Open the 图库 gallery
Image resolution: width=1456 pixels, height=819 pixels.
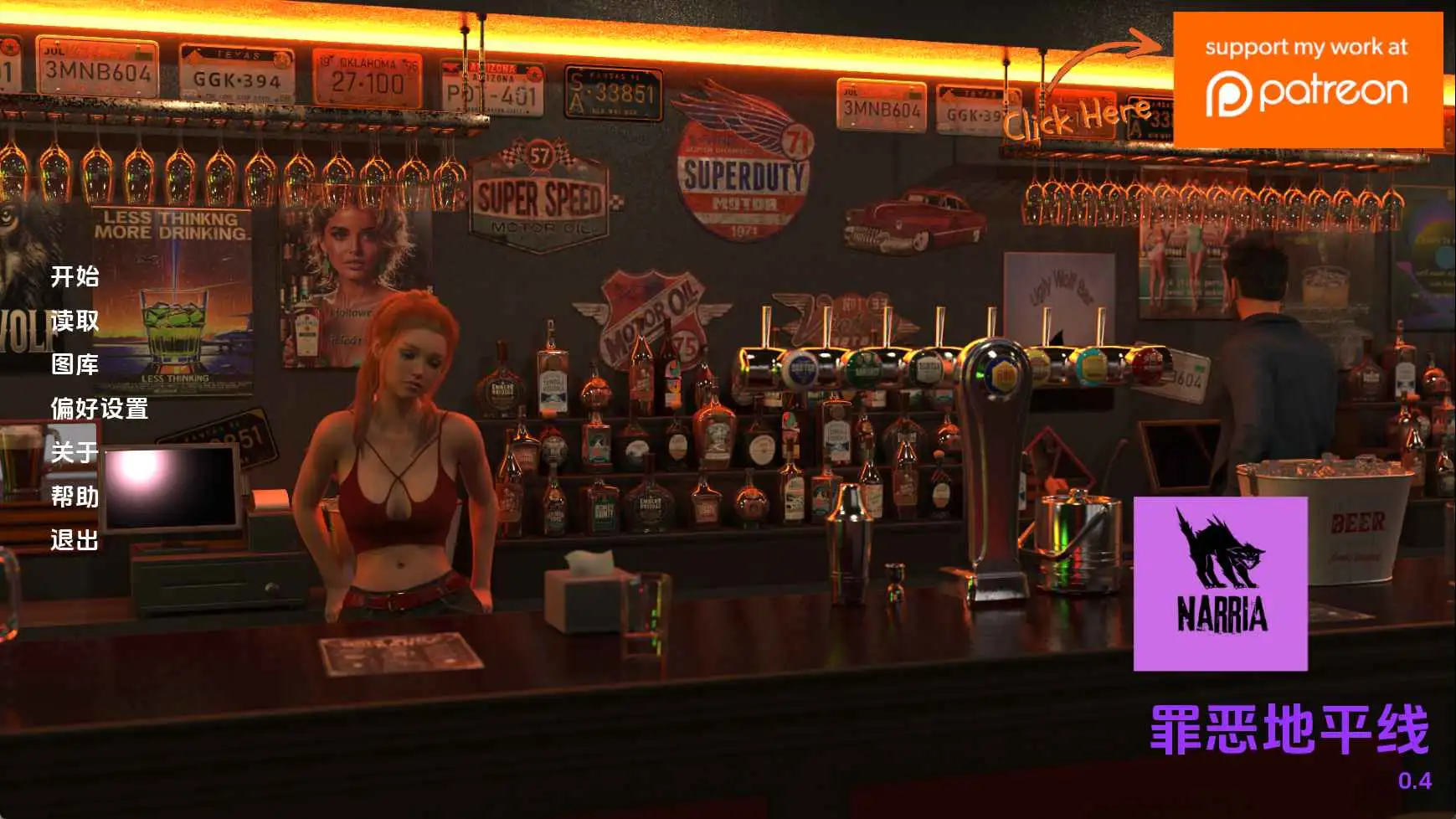74,367
